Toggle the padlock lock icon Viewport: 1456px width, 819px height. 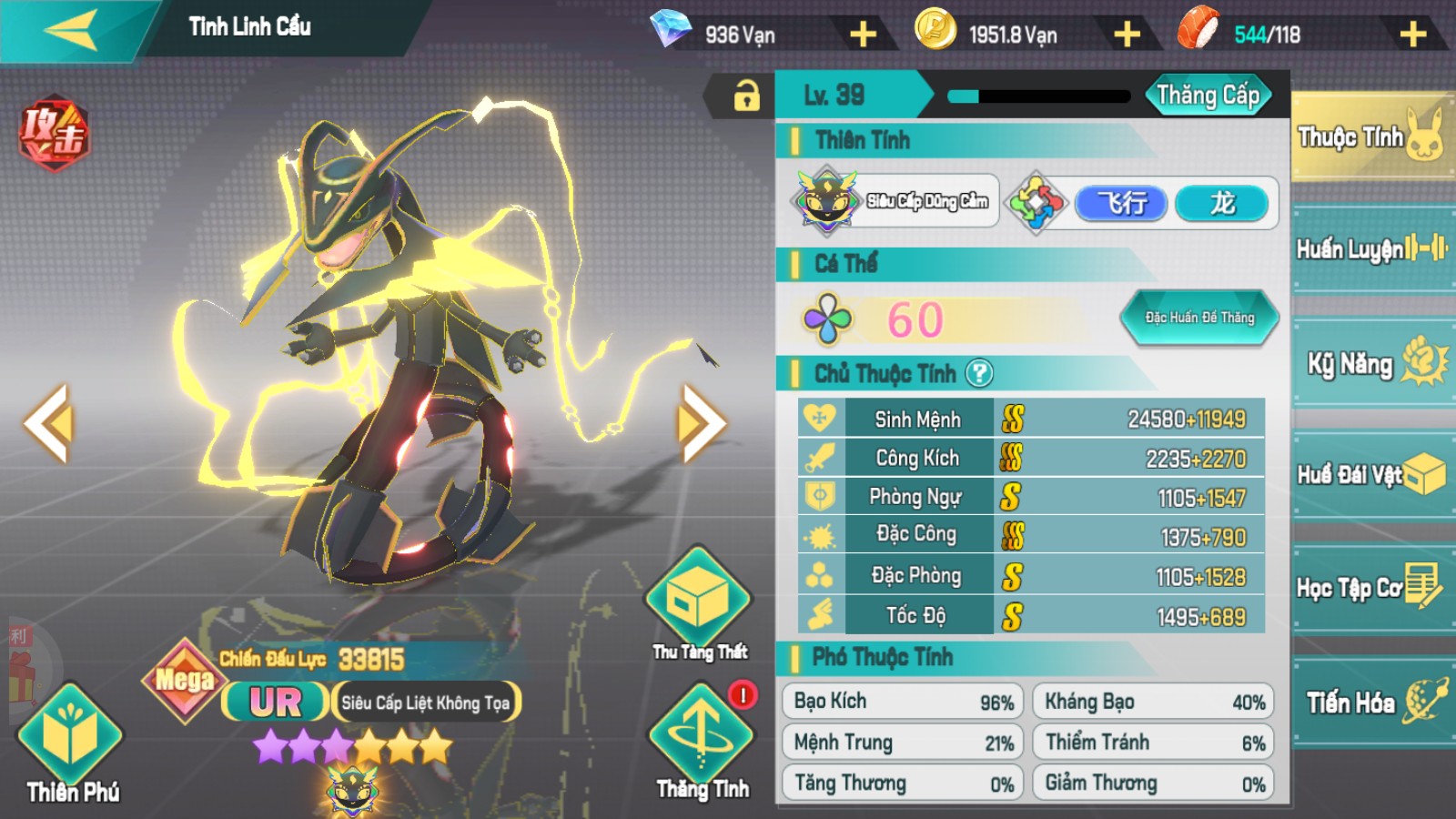point(746,96)
